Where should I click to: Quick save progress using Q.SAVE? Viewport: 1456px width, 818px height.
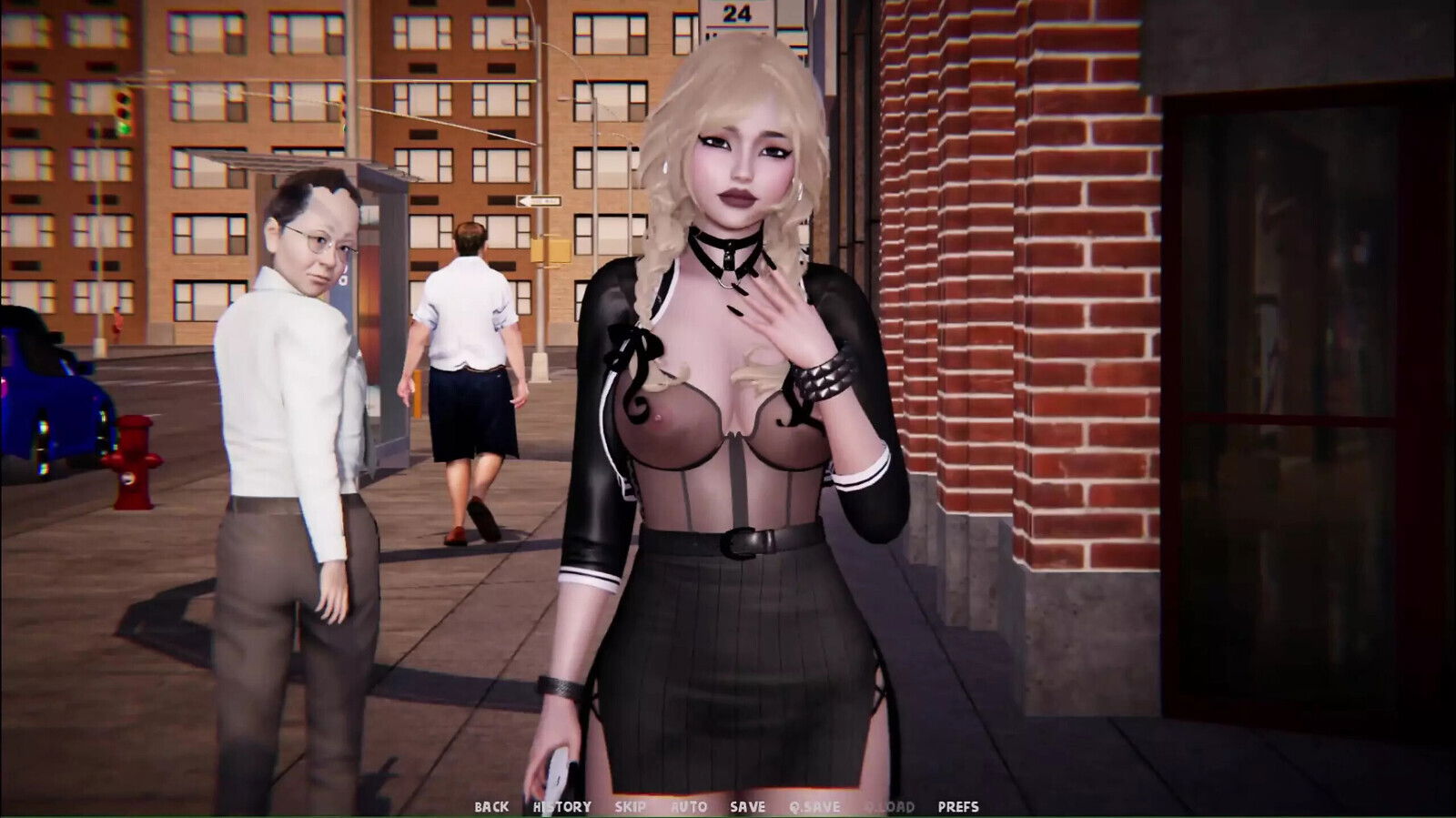point(814,804)
